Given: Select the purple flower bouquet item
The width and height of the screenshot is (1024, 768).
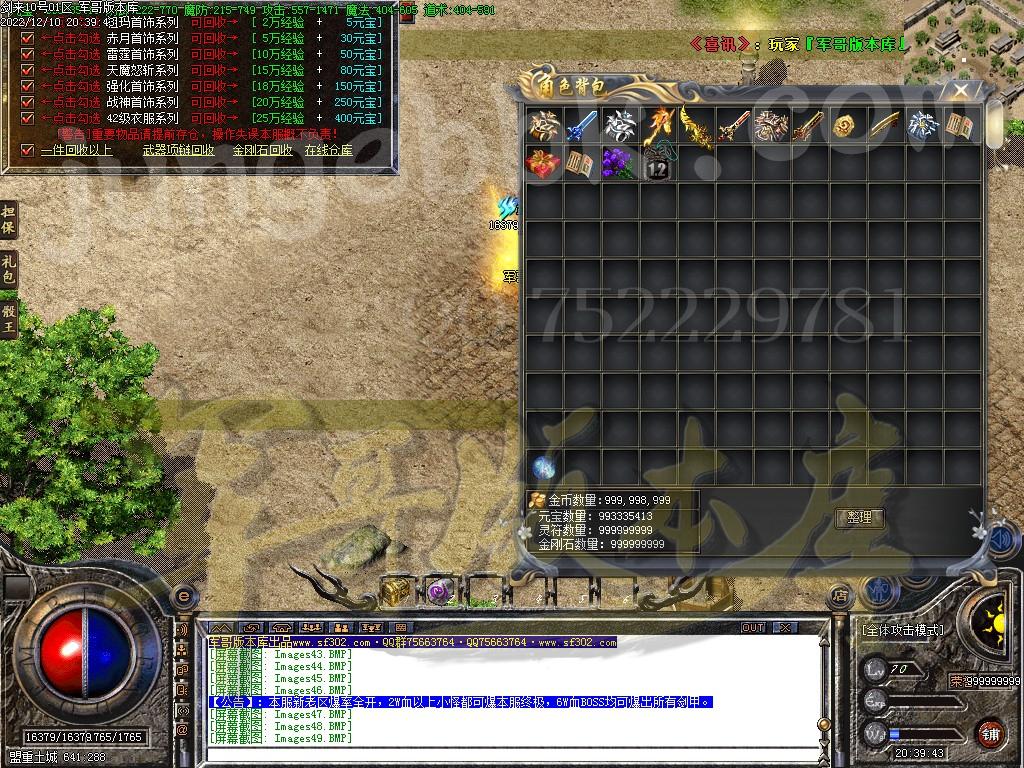Looking at the screenshot, I should coord(620,164).
